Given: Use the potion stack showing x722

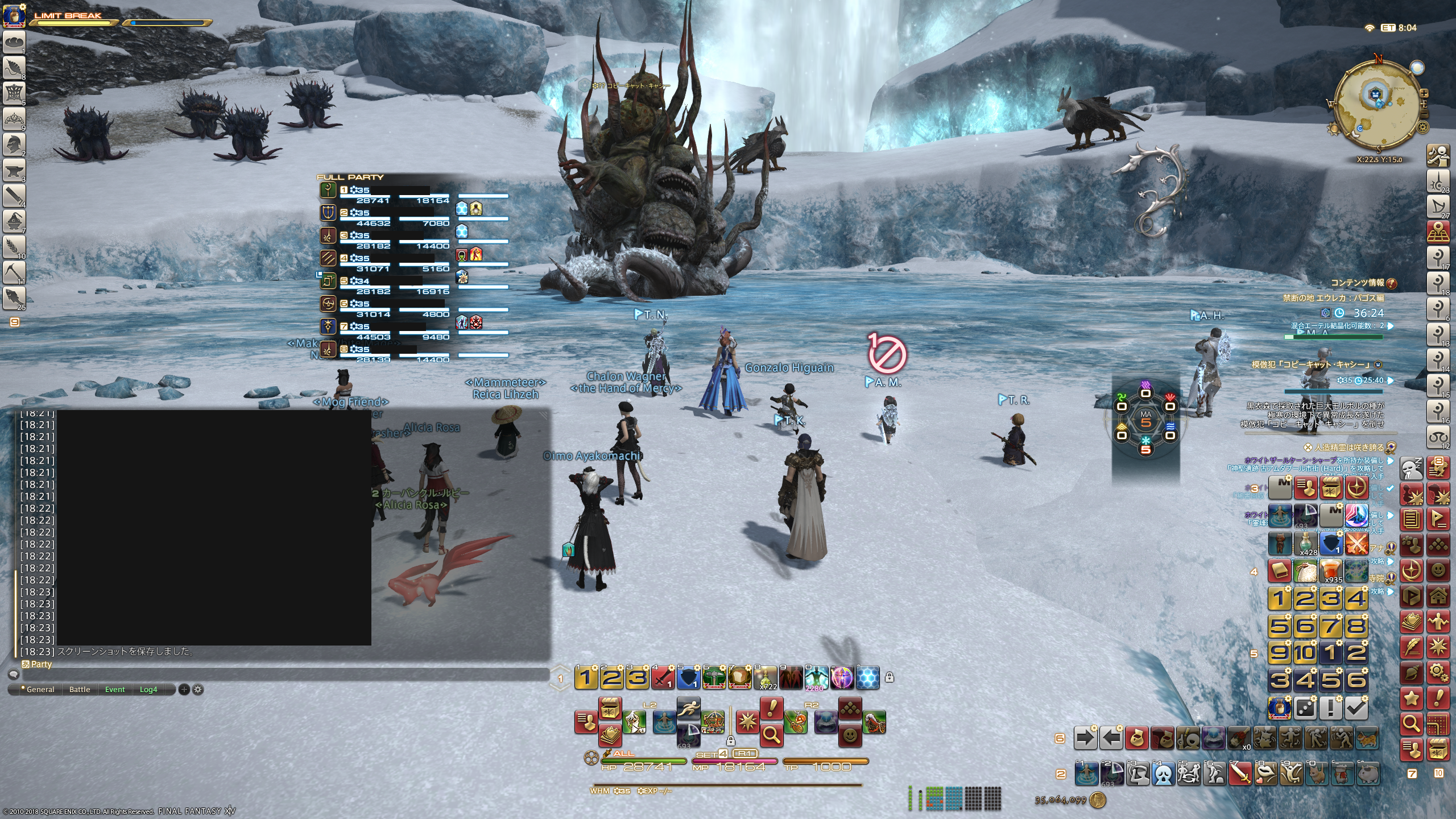Looking at the screenshot, I should 766,677.
